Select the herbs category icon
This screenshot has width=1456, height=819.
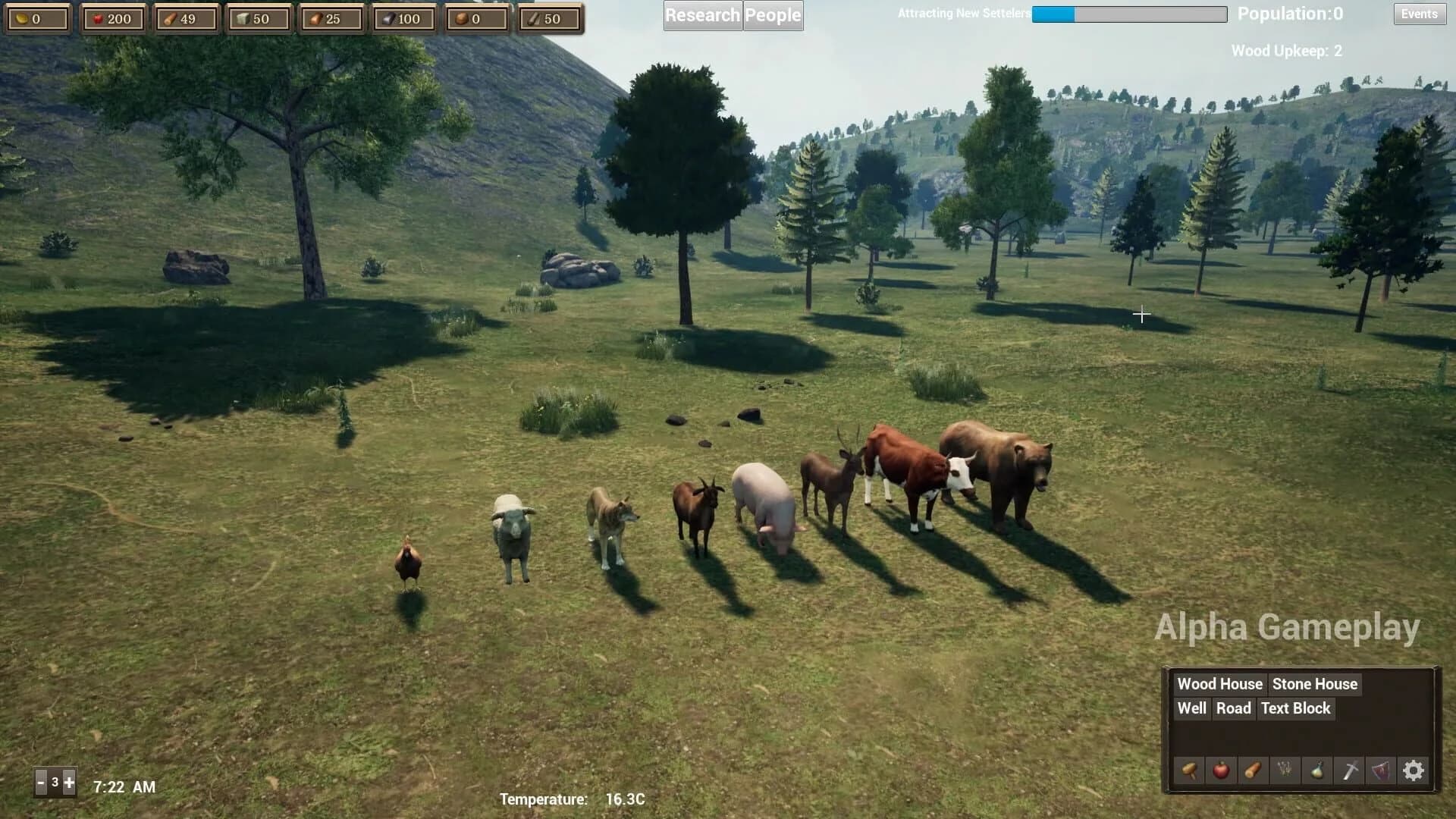coord(1283,770)
